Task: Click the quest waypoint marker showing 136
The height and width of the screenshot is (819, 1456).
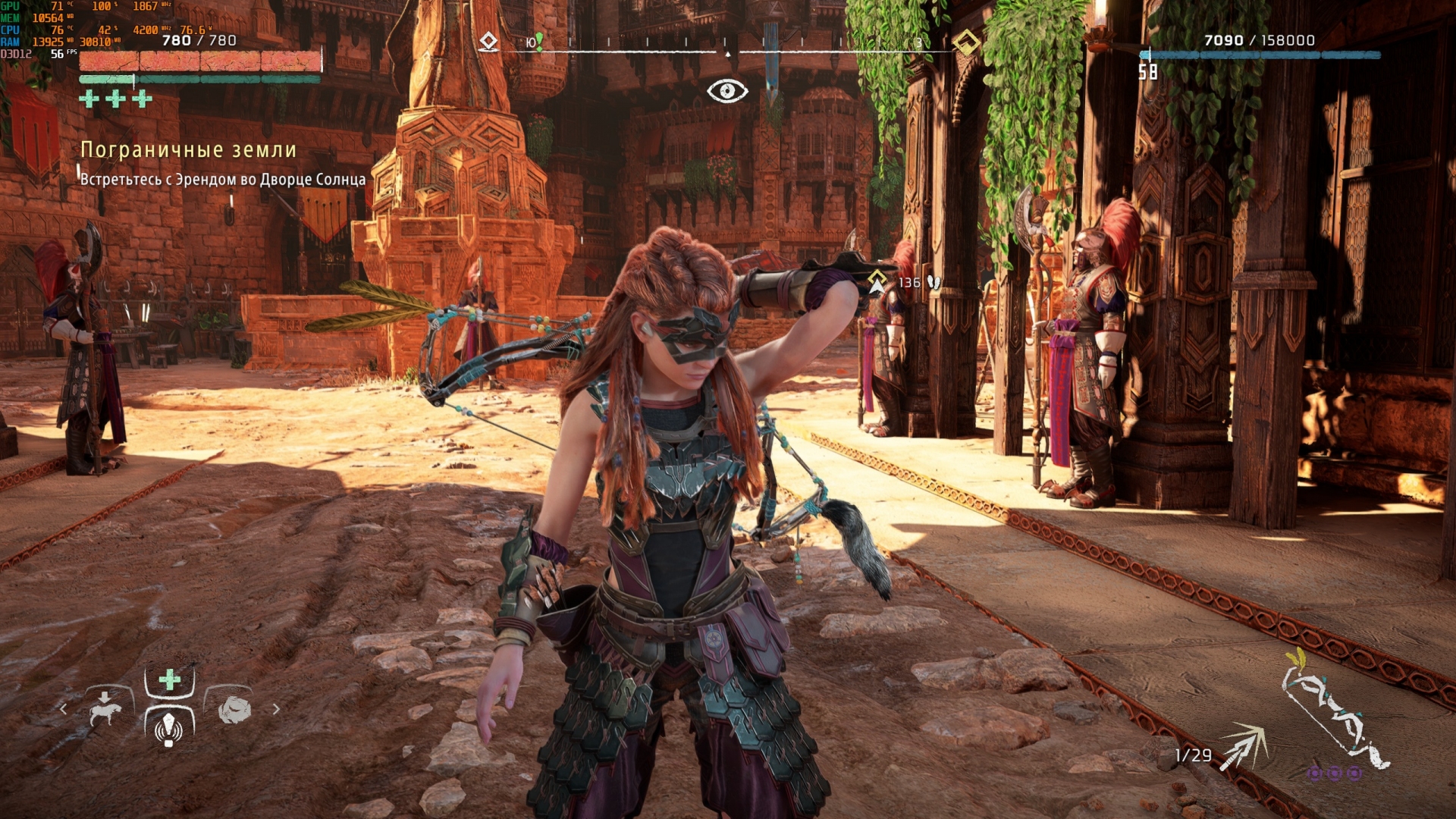Action: point(877,282)
